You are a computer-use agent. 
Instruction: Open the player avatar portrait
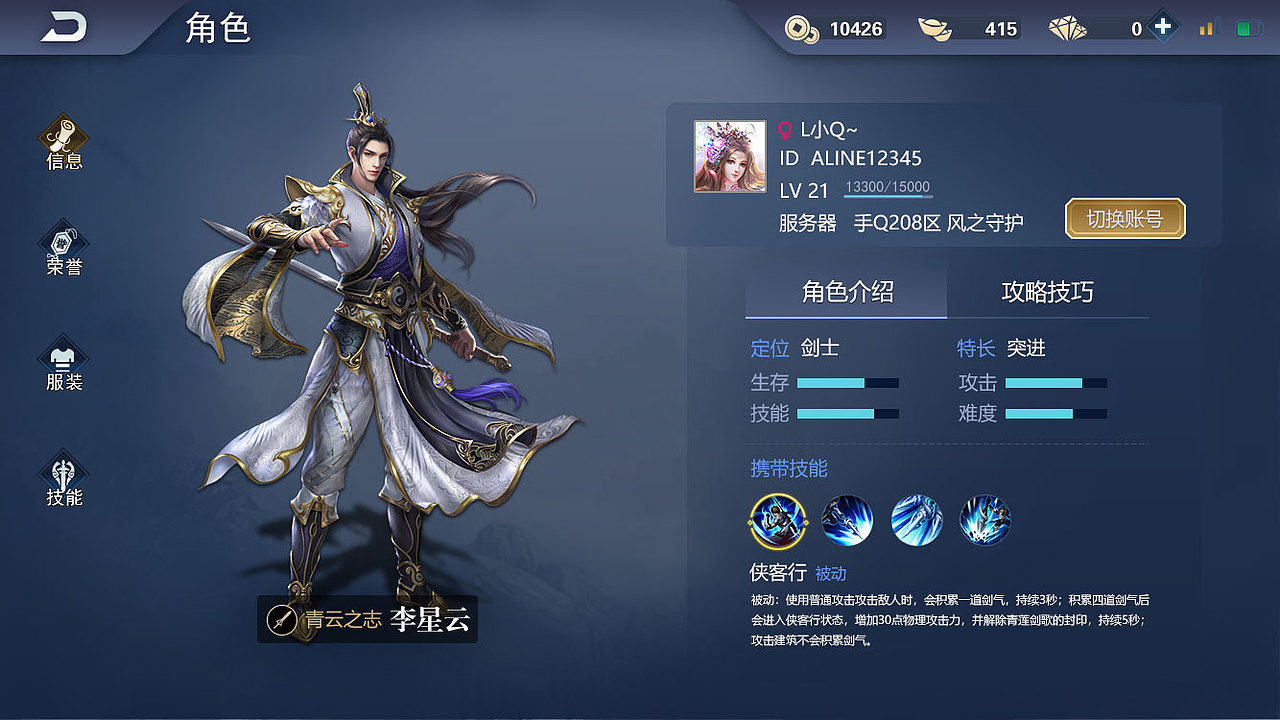click(x=729, y=158)
